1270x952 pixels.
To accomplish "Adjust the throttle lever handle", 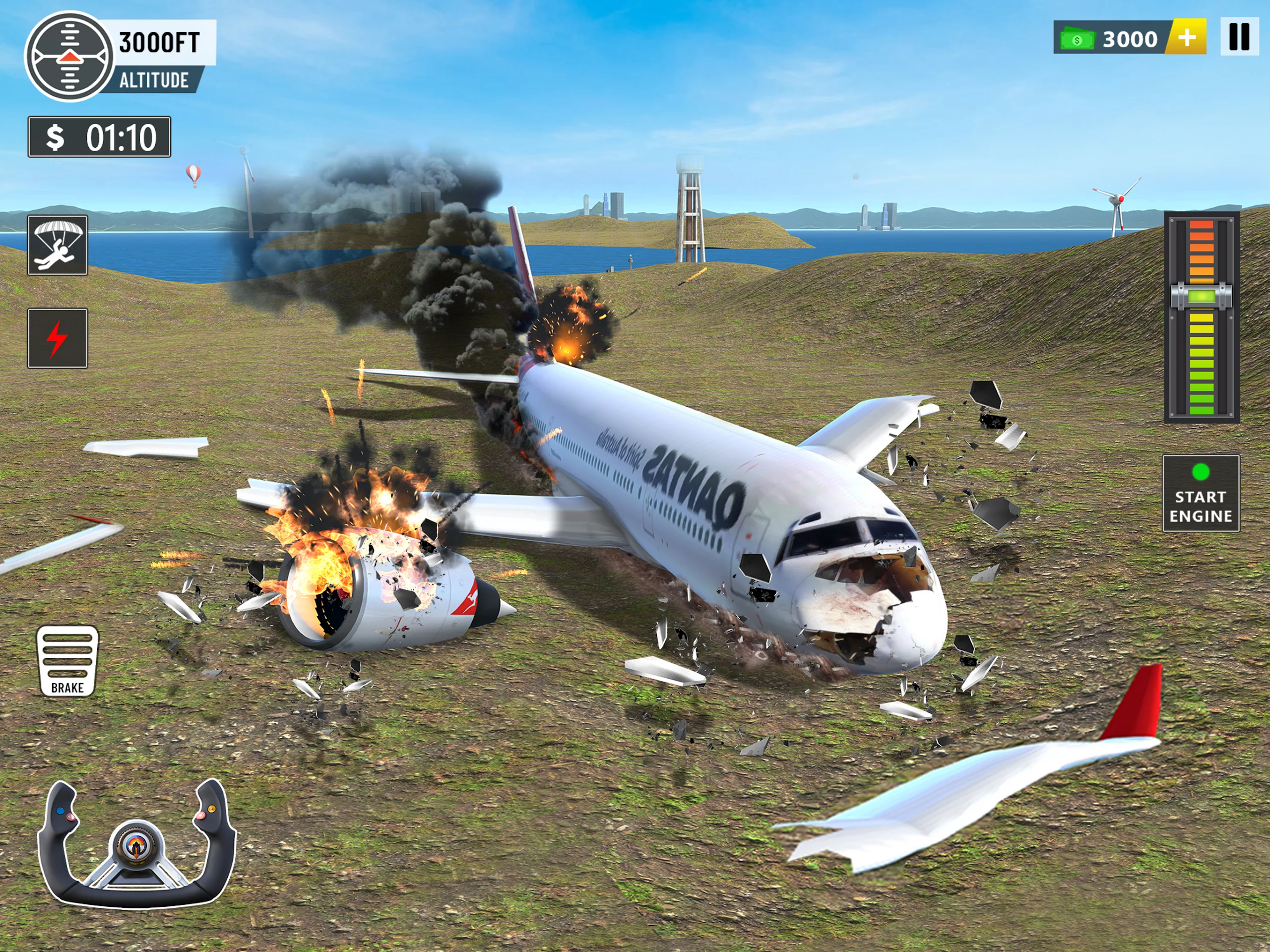I will [x=1201, y=297].
